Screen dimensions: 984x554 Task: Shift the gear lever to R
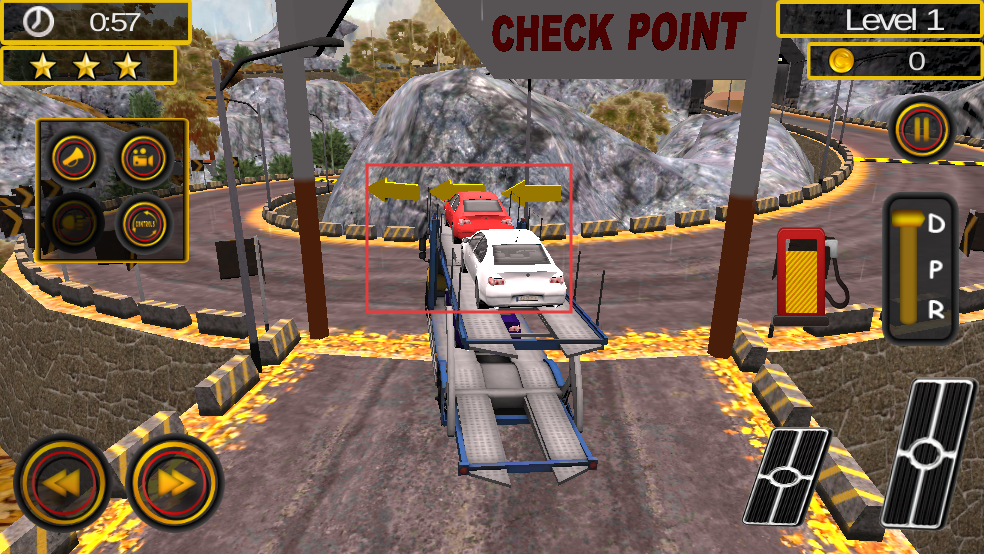[936, 310]
